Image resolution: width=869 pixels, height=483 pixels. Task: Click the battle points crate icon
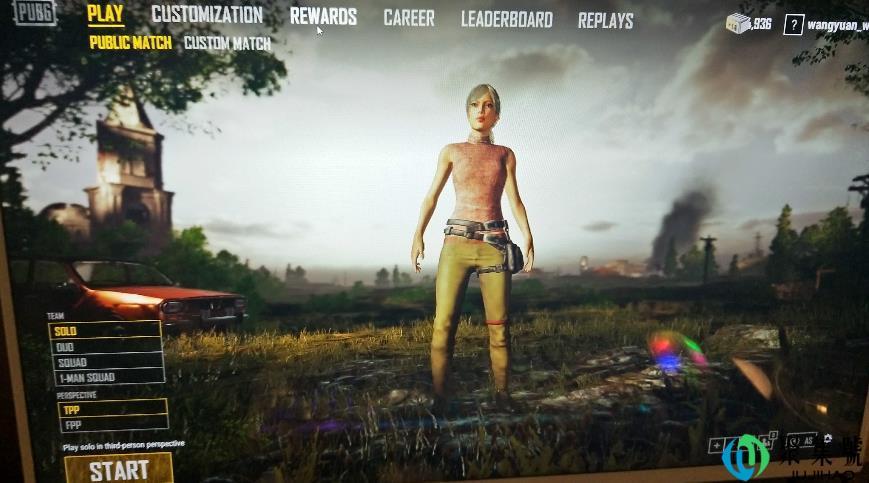tap(738, 23)
